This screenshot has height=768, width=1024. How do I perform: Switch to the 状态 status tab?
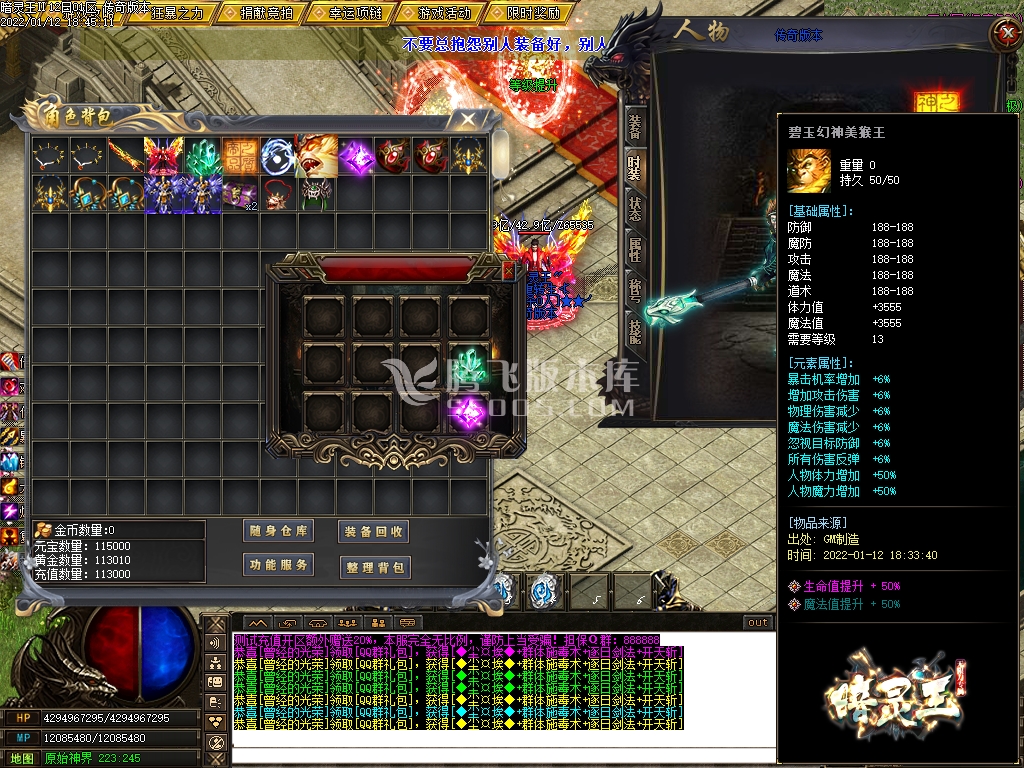(635, 209)
